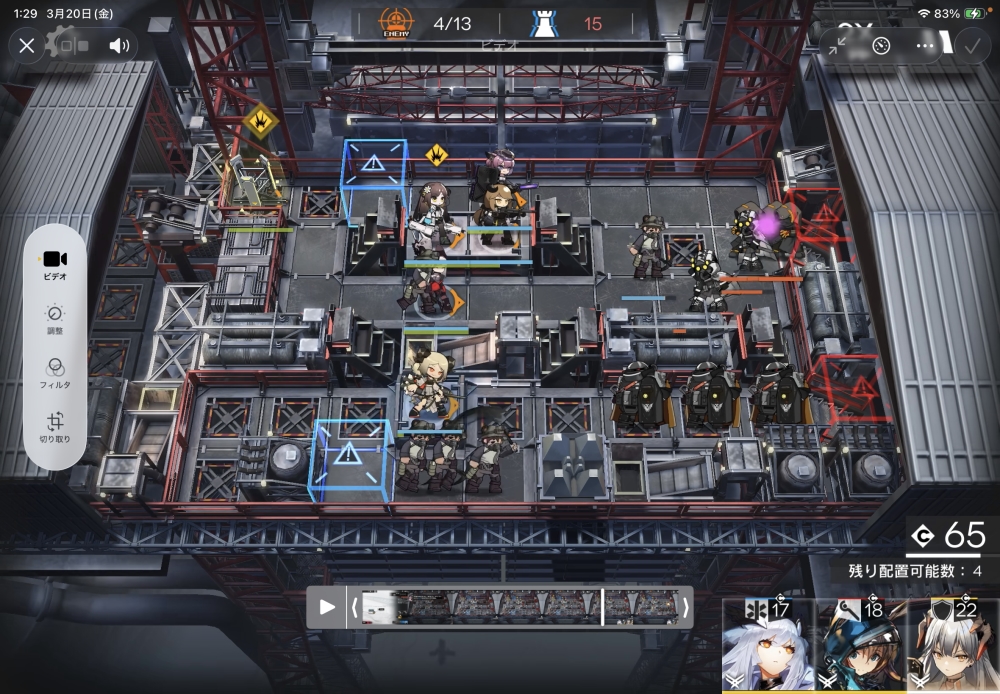Close the video editor with the X
Image resolution: width=1000 pixels, height=694 pixels.
coord(27,45)
